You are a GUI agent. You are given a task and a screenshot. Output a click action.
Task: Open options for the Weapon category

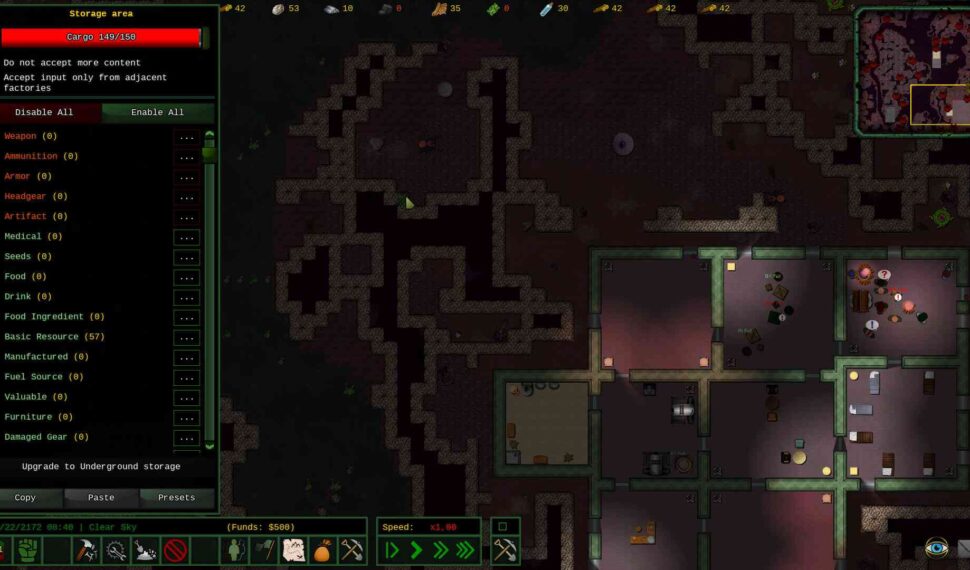point(186,137)
